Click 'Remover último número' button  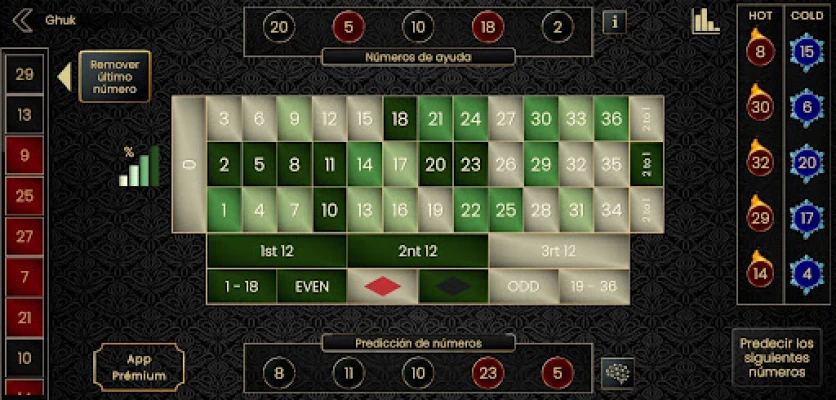(x=114, y=77)
